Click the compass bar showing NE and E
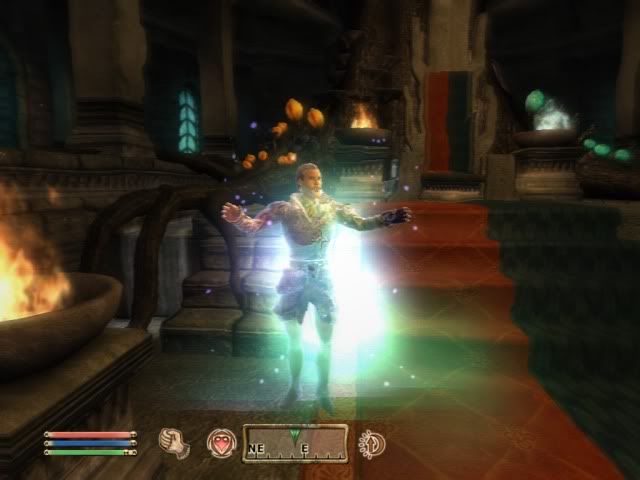The image size is (640, 480). coord(295,443)
